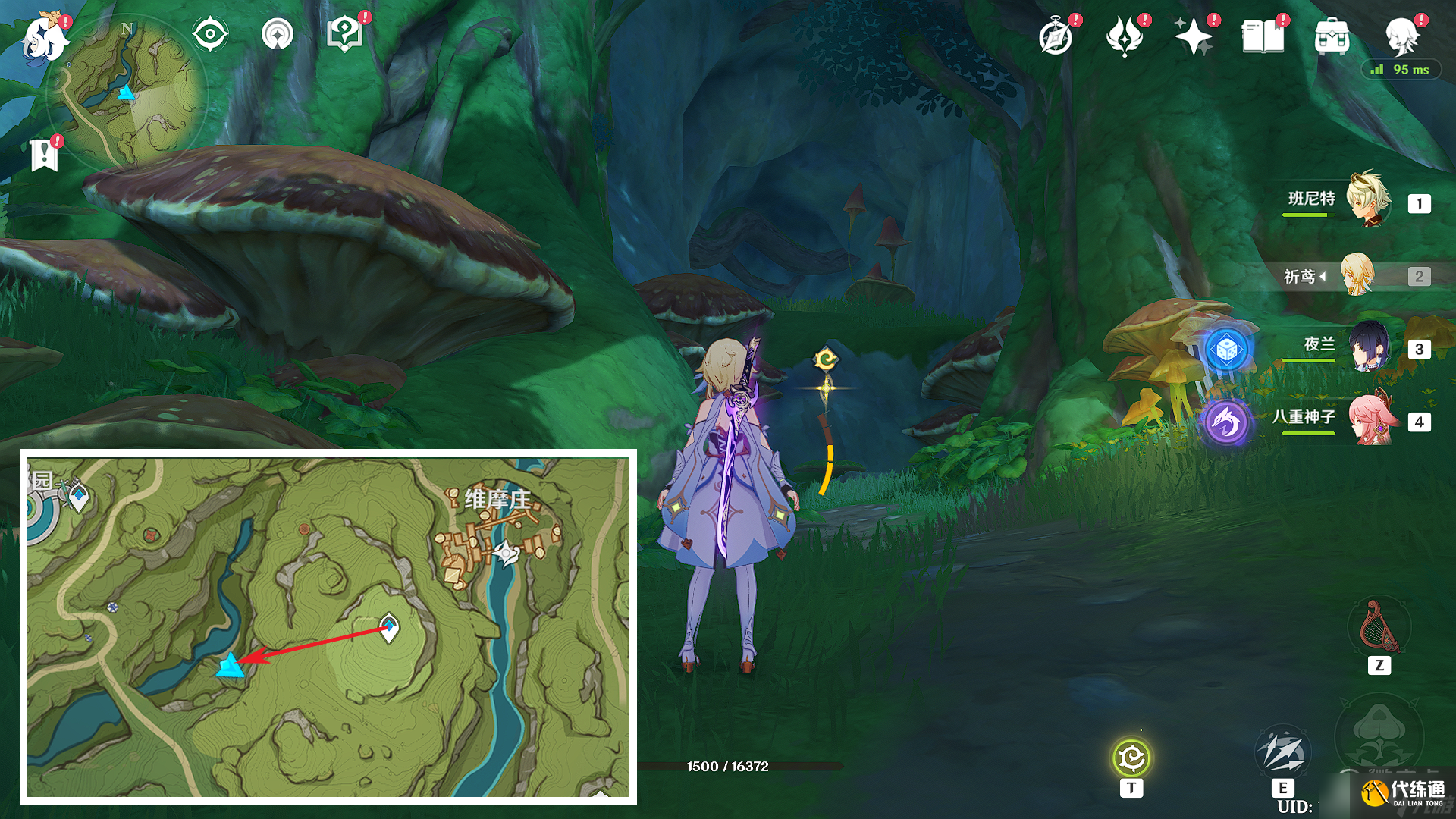Open the backpack inventory
Viewport: 1456px width, 819px height.
(x=1332, y=36)
